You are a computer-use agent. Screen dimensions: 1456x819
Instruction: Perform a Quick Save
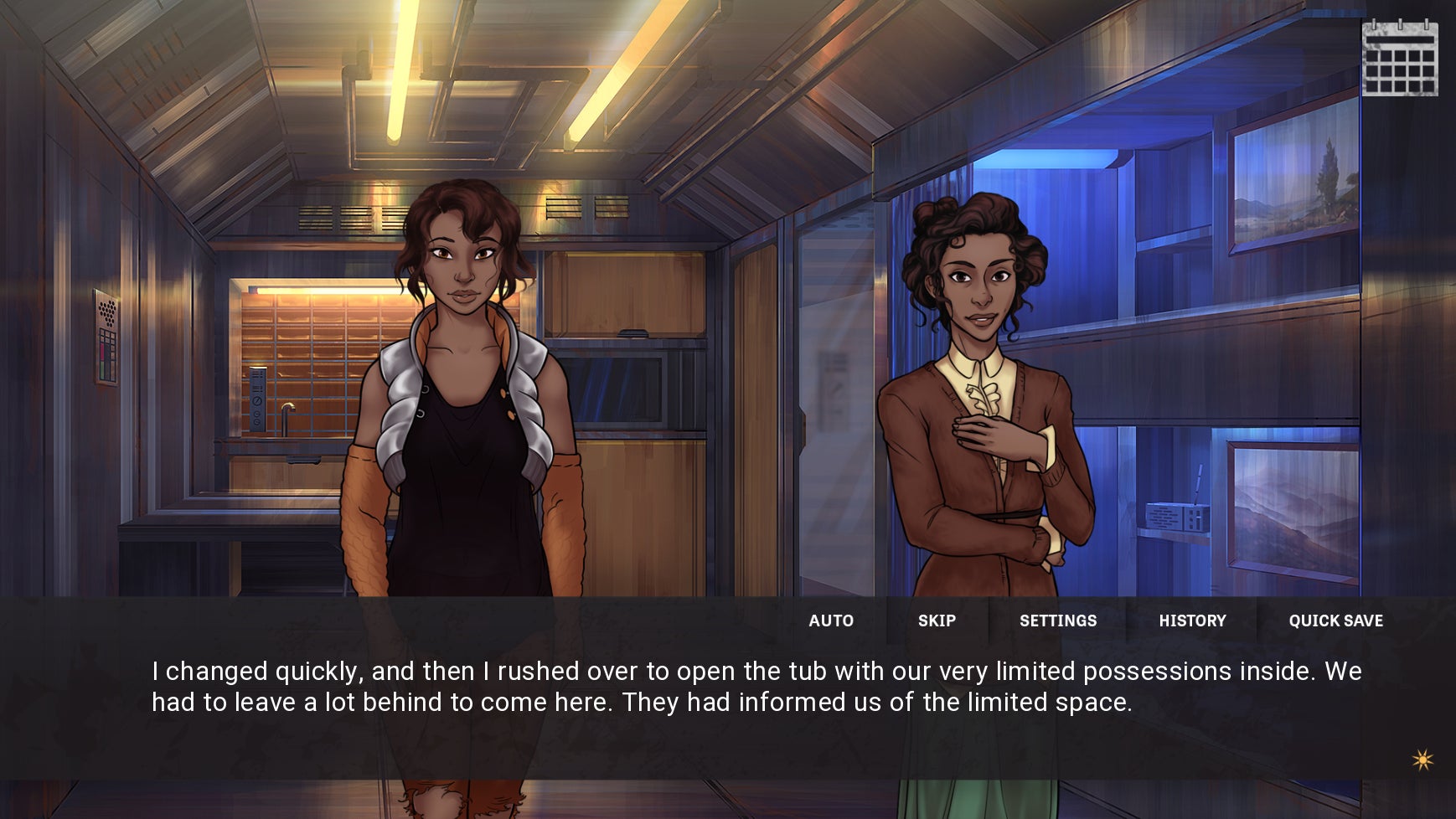(x=1335, y=621)
